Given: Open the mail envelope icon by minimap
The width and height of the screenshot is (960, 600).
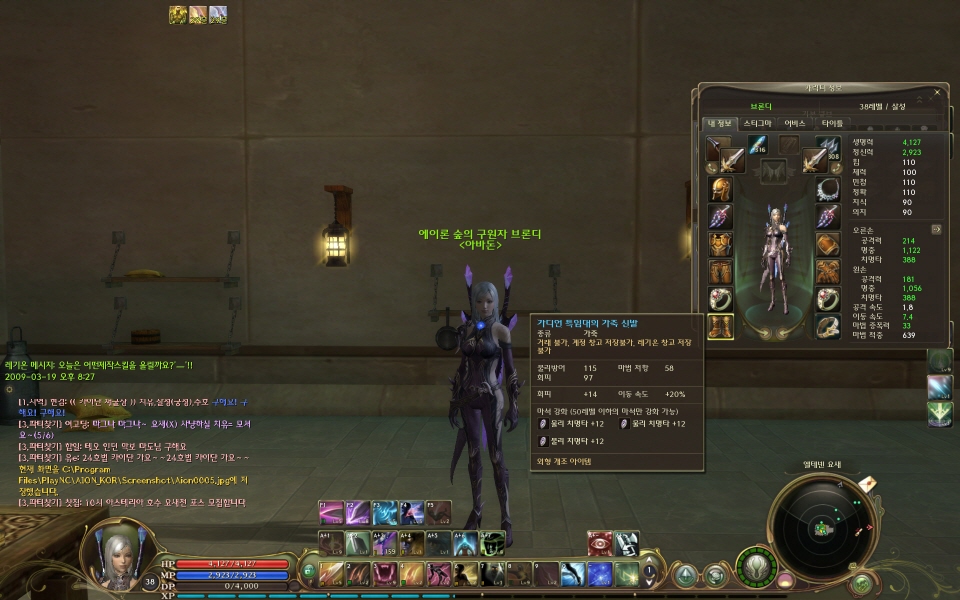Looking at the screenshot, I should [867, 483].
